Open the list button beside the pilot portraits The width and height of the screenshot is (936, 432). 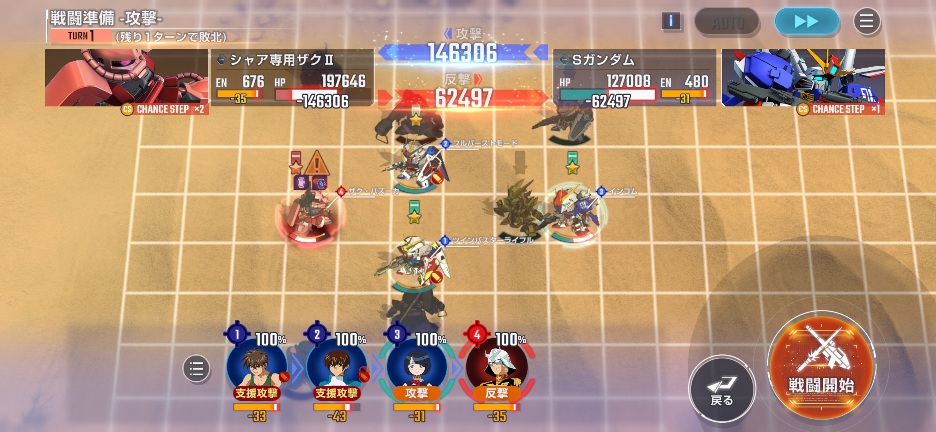click(x=197, y=369)
